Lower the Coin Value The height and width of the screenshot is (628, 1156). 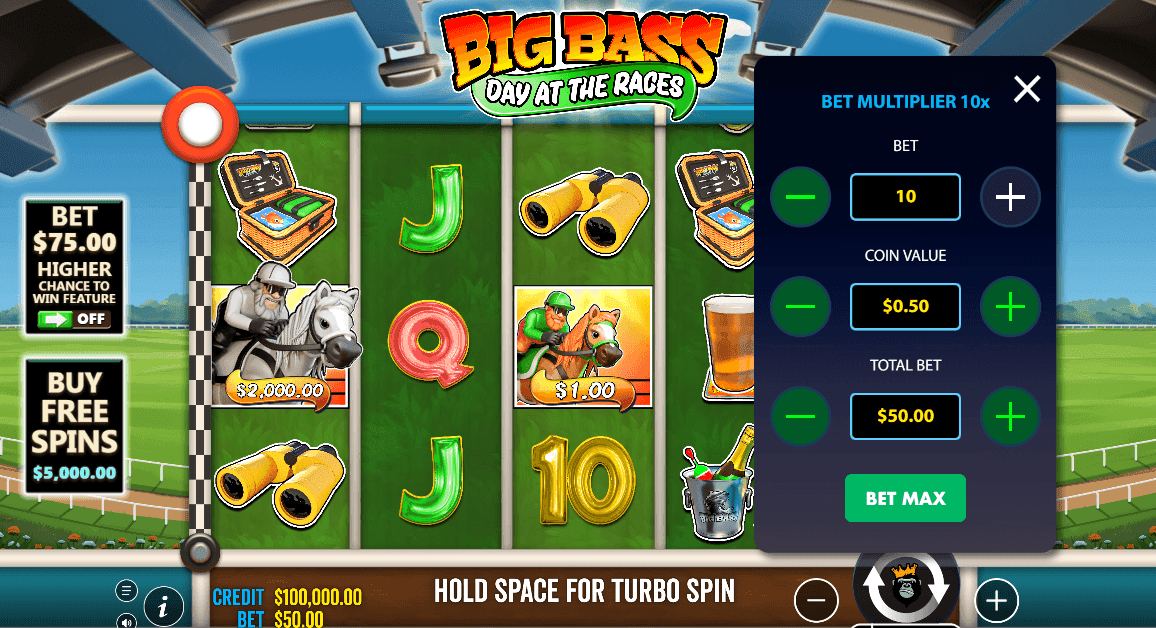point(800,307)
